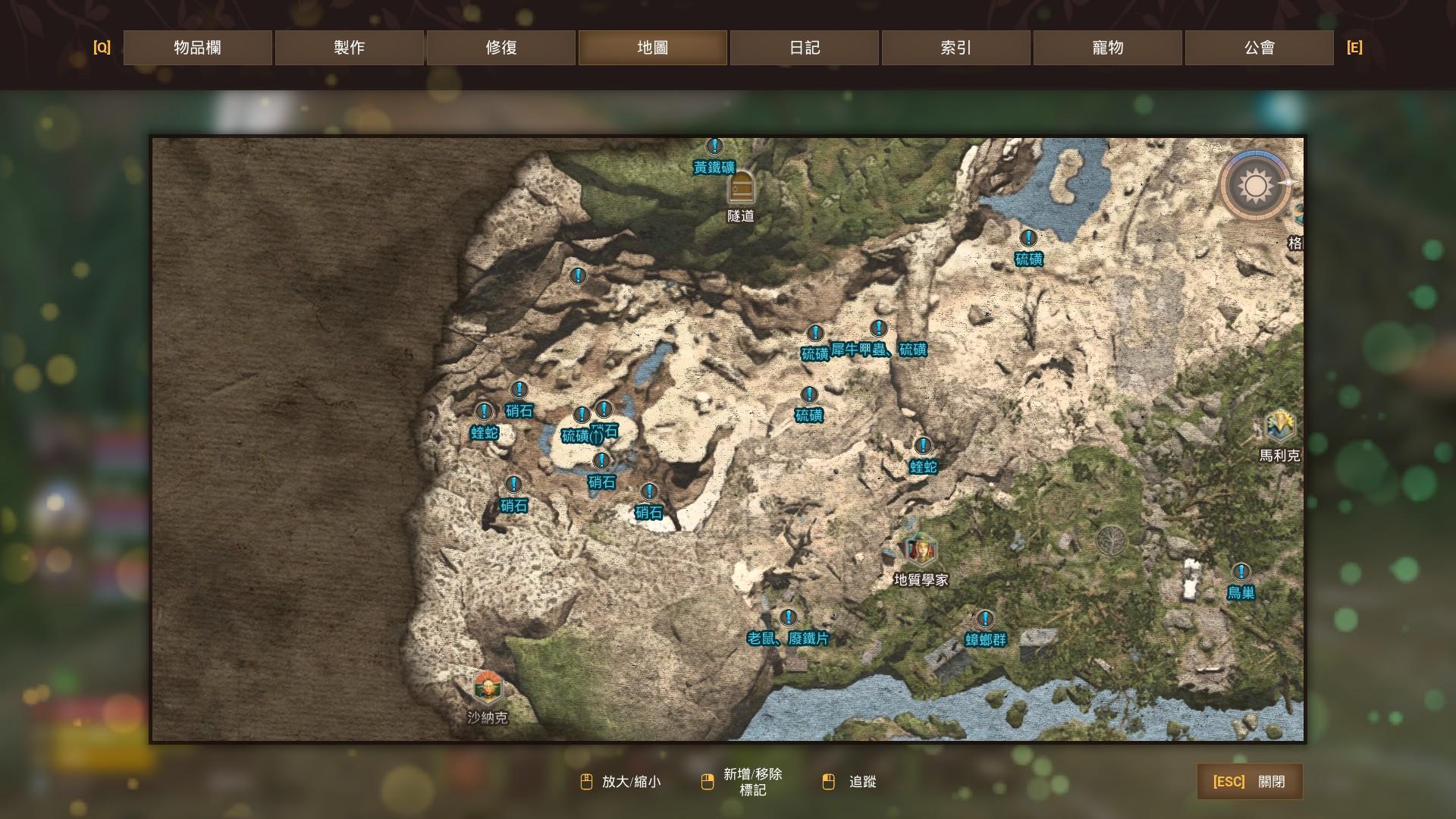Select the 修復 repair tab
Screen dimensions: 1456x819
(500, 48)
